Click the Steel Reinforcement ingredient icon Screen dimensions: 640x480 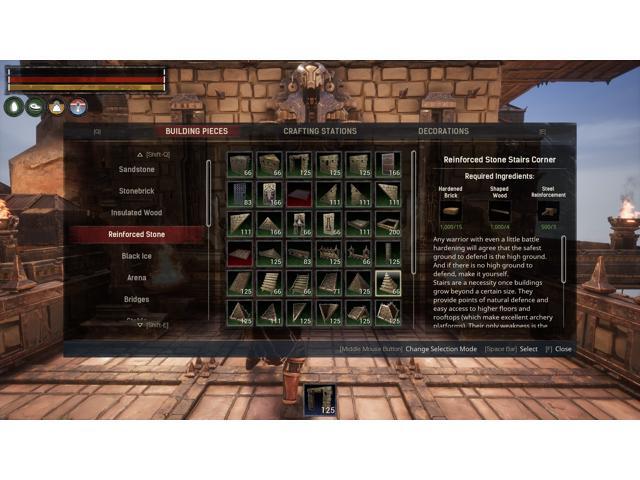(548, 211)
